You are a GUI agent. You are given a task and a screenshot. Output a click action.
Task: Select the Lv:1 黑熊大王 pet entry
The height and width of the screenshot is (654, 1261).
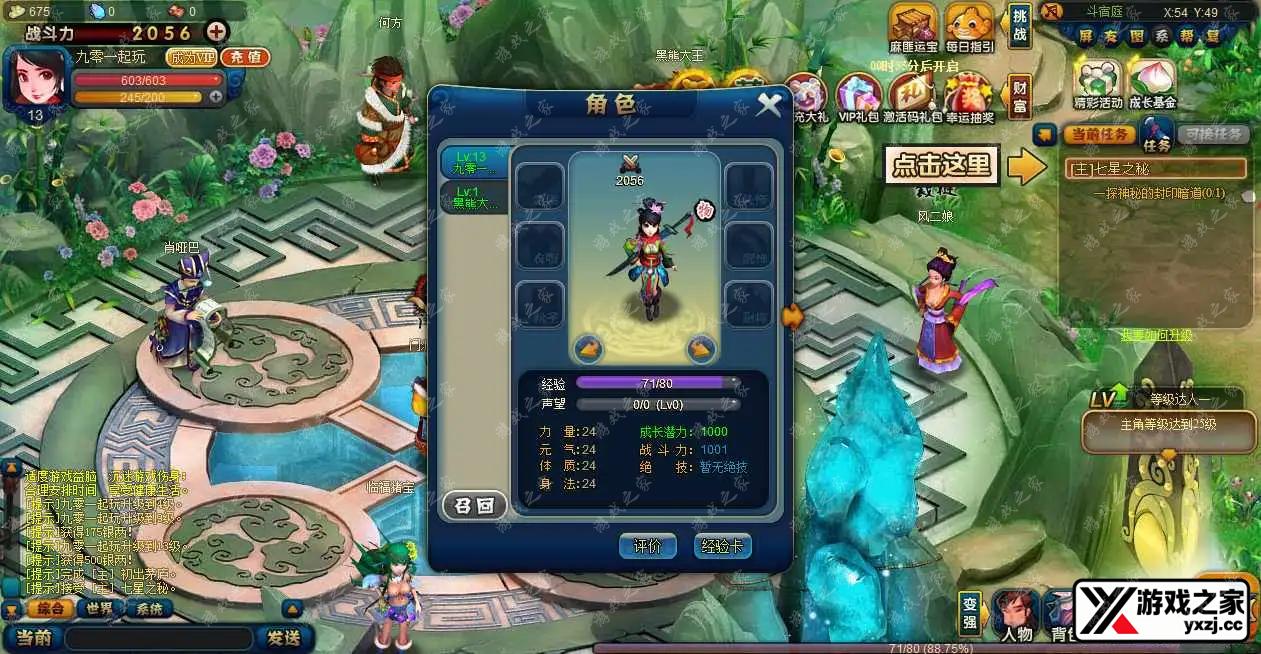(x=473, y=196)
